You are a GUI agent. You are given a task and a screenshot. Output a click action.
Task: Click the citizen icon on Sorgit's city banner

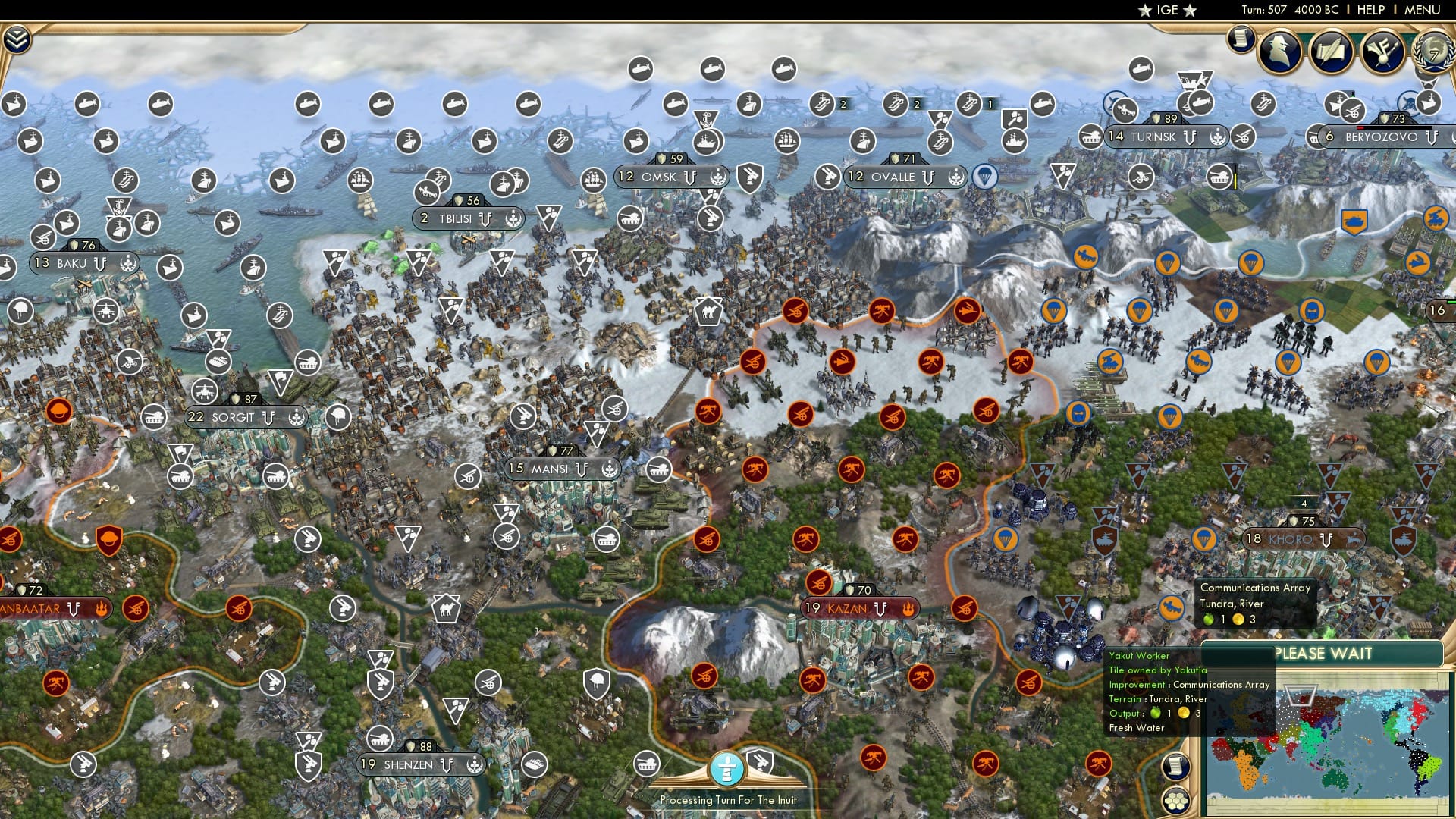297,417
